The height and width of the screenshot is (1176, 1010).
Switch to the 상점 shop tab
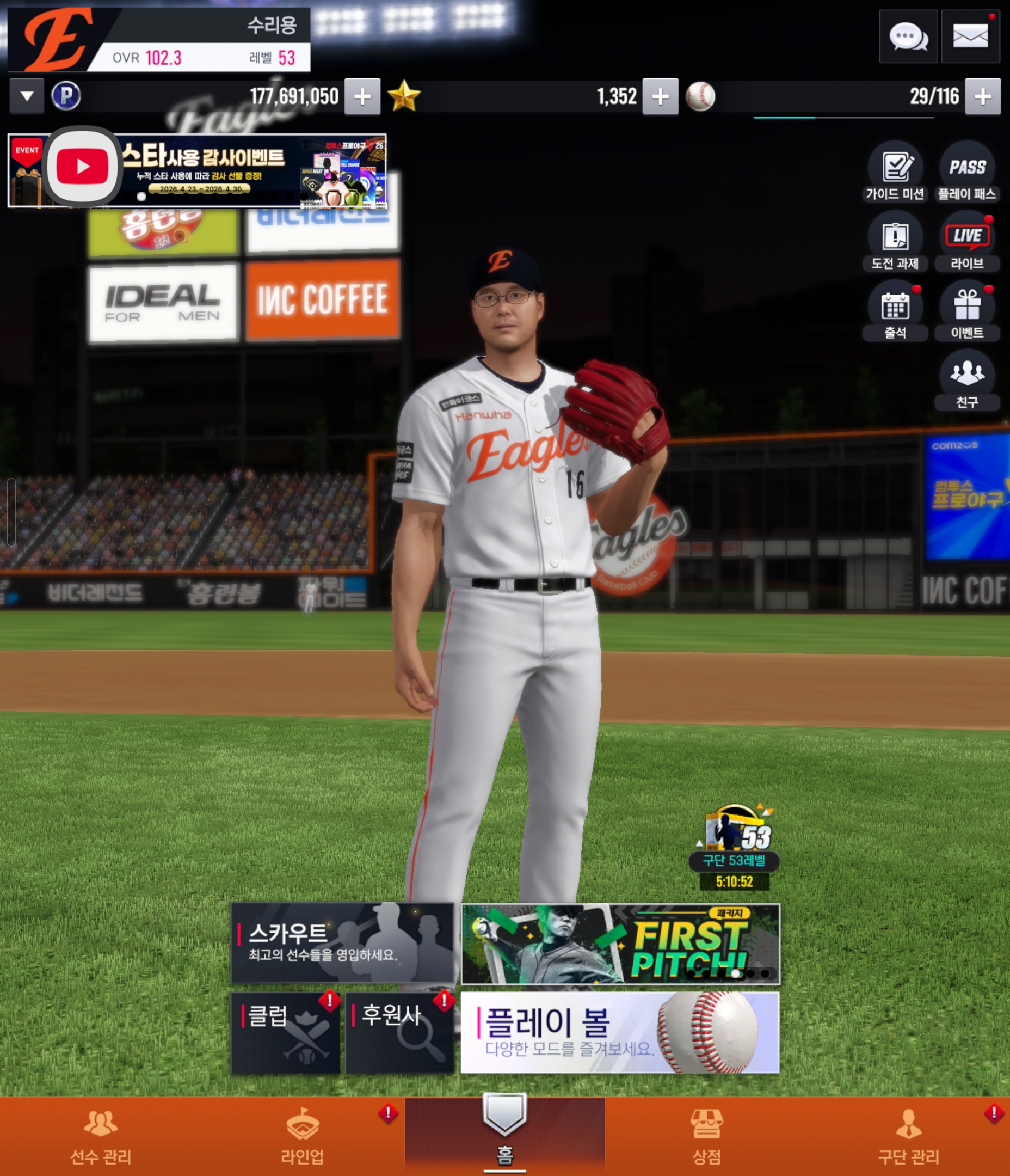(706, 1136)
